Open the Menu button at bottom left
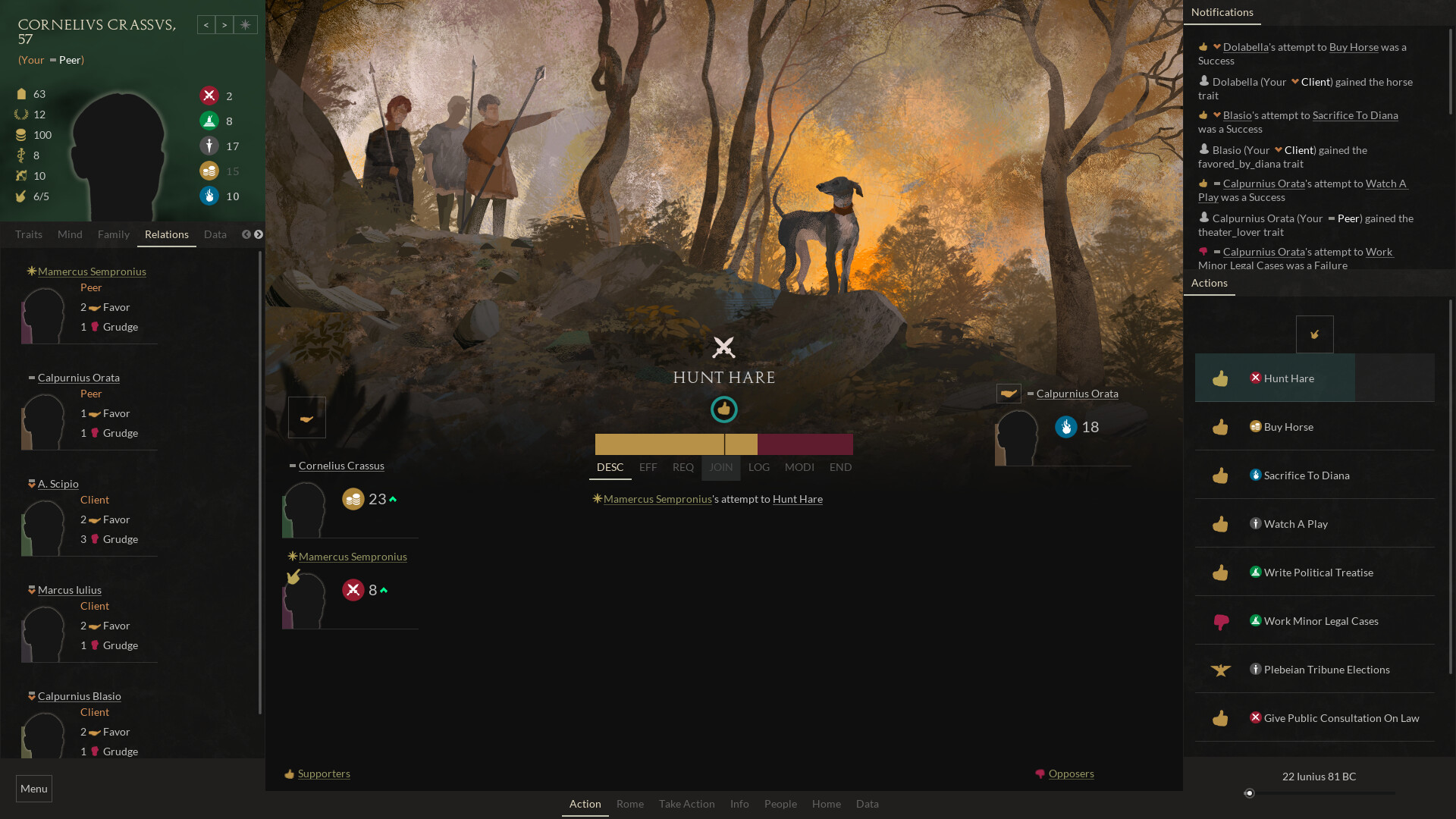This screenshot has height=819, width=1456. pyautogui.click(x=33, y=789)
